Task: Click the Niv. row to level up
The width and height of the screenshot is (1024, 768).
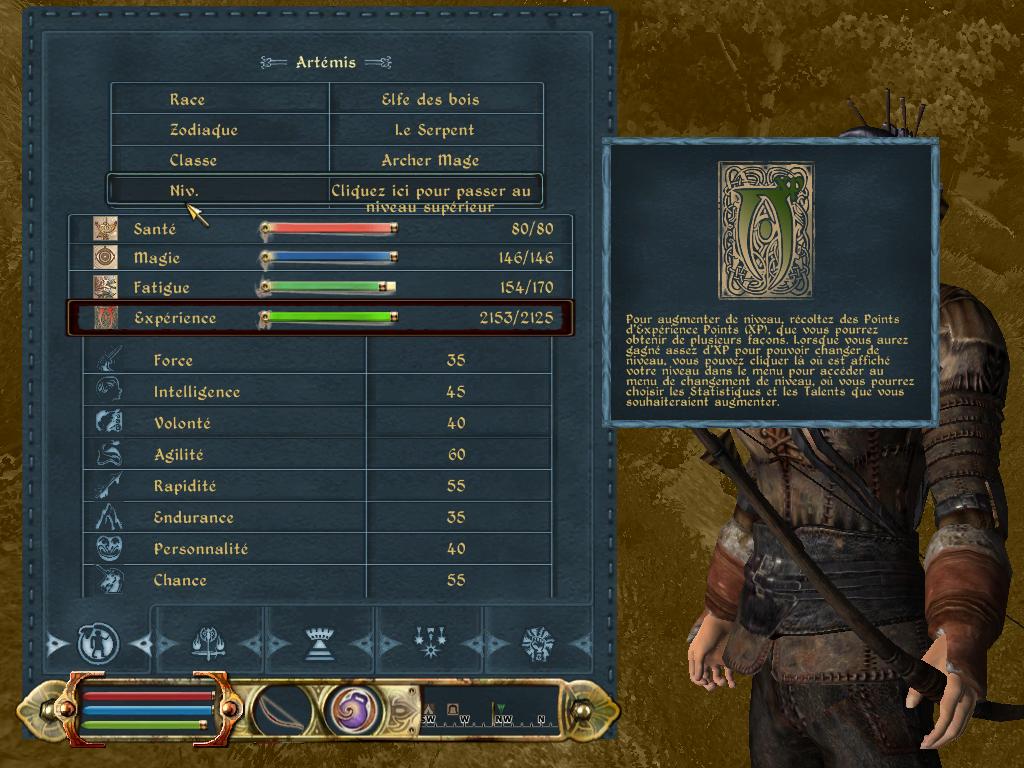Action: point(325,190)
